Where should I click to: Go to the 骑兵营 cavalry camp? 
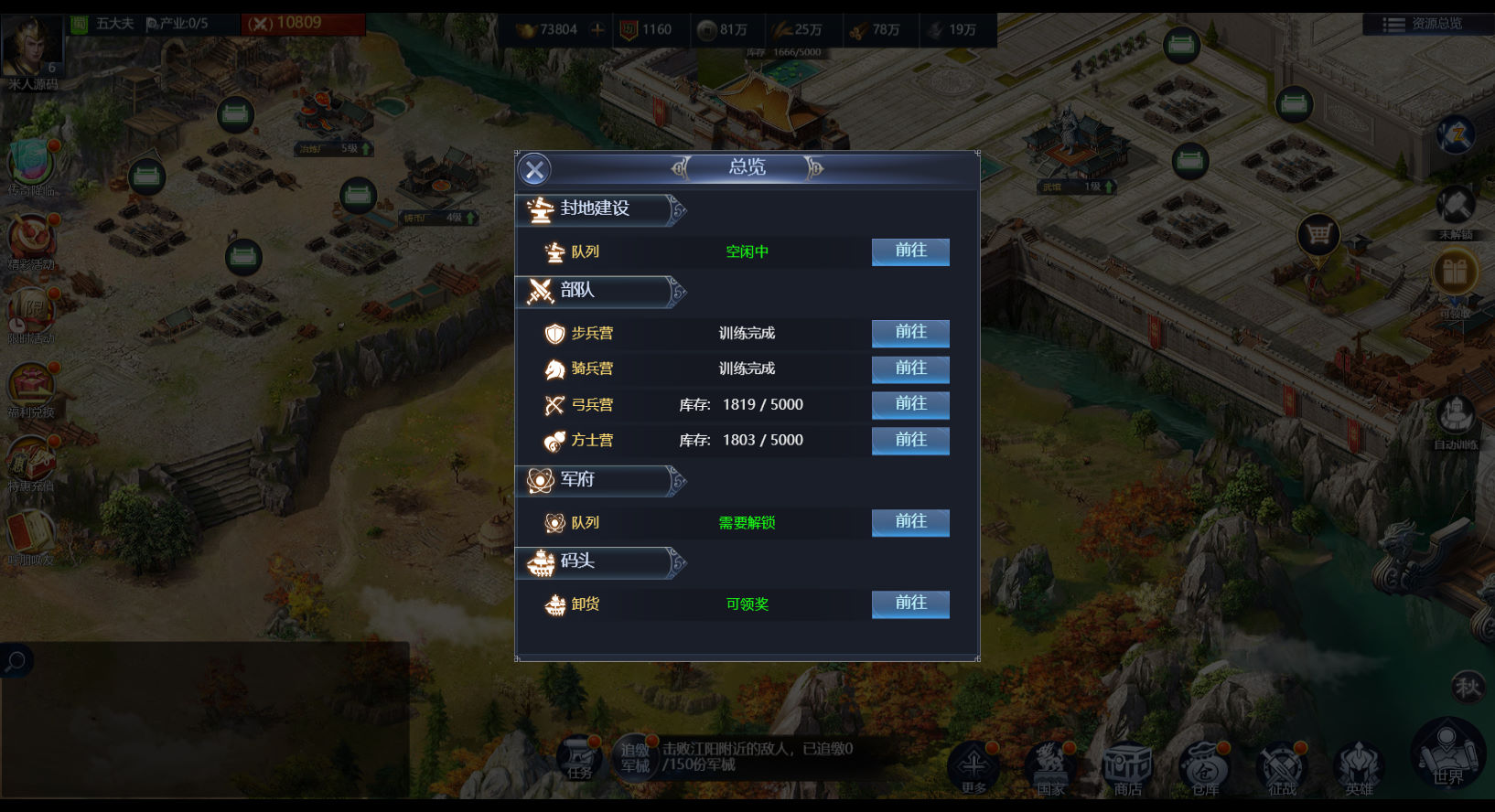coord(910,369)
